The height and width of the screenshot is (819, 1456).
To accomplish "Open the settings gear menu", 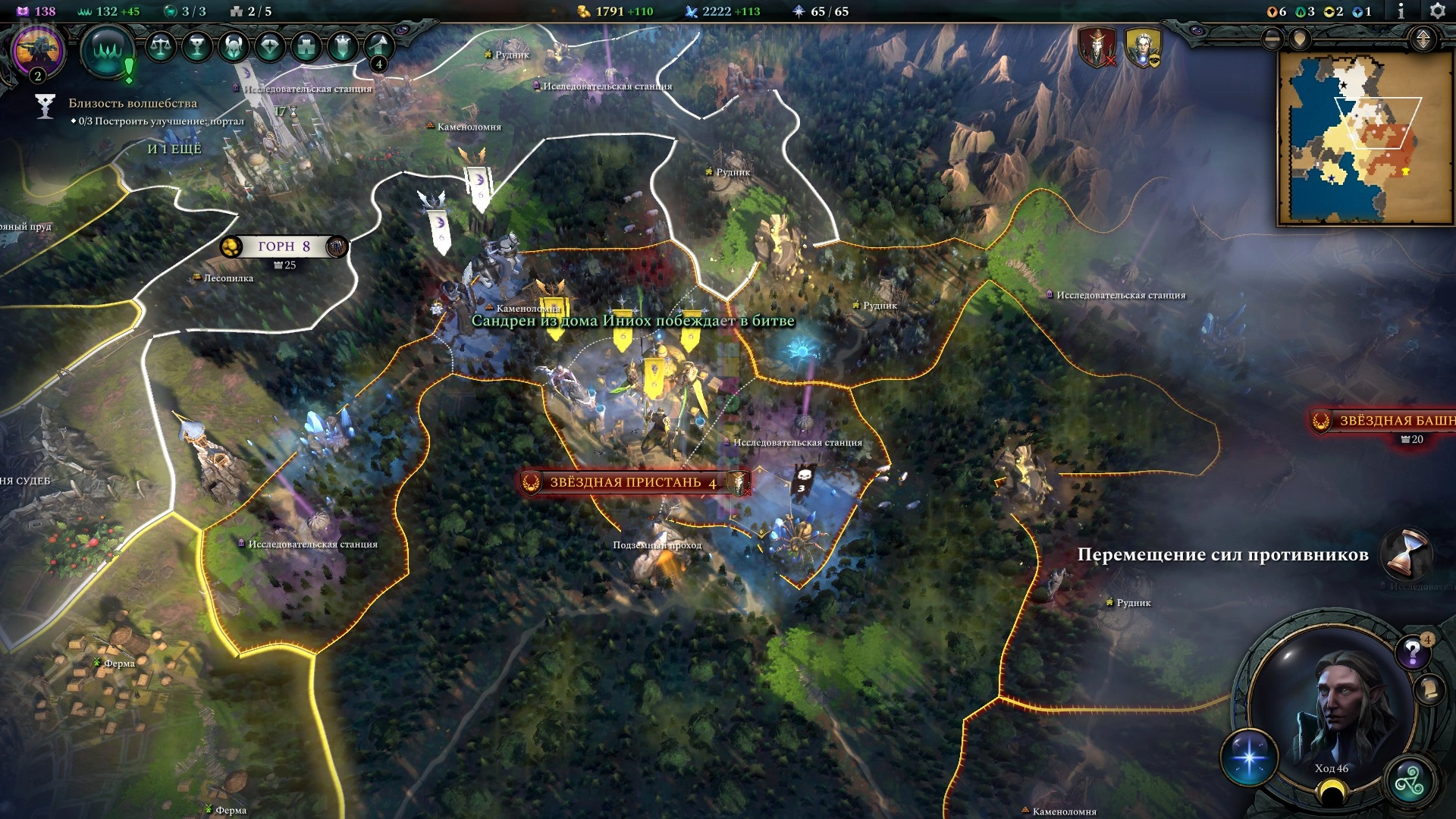I will (1437, 11).
